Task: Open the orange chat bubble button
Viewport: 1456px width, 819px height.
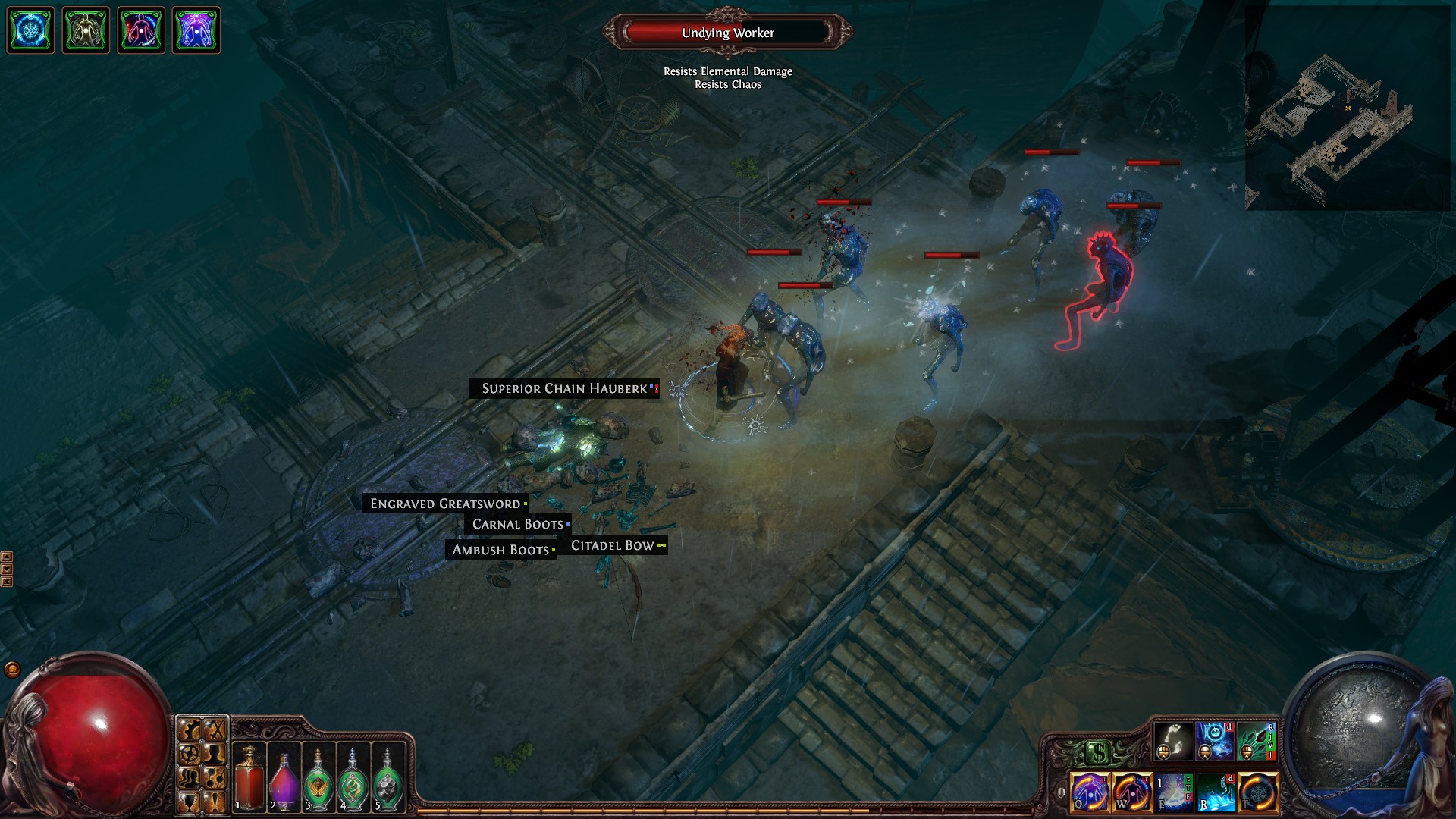Action: click(12, 670)
